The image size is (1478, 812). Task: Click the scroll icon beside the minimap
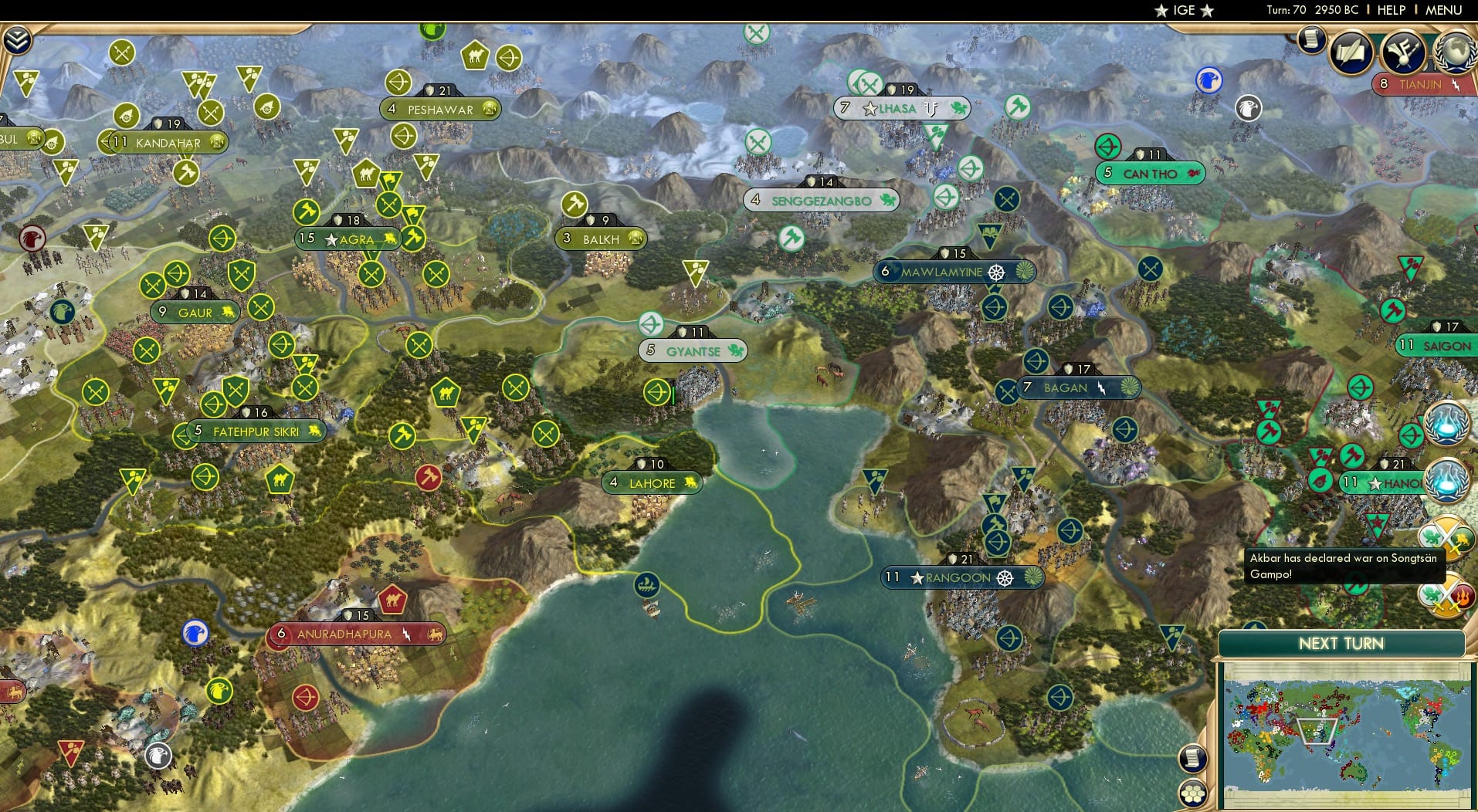(x=1193, y=760)
